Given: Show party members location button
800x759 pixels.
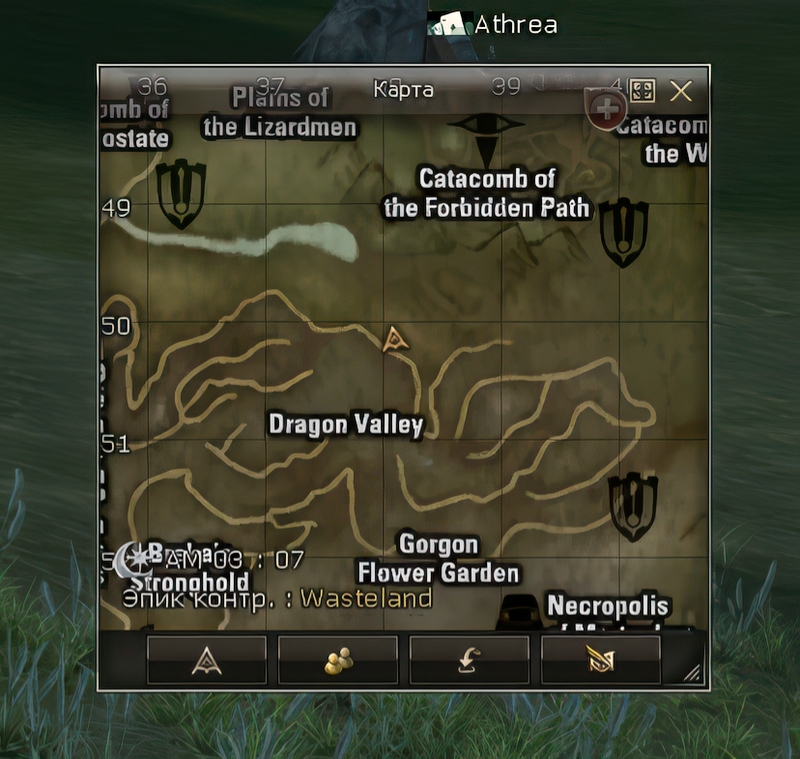Looking at the screenshot, I should tap(338, 660).
